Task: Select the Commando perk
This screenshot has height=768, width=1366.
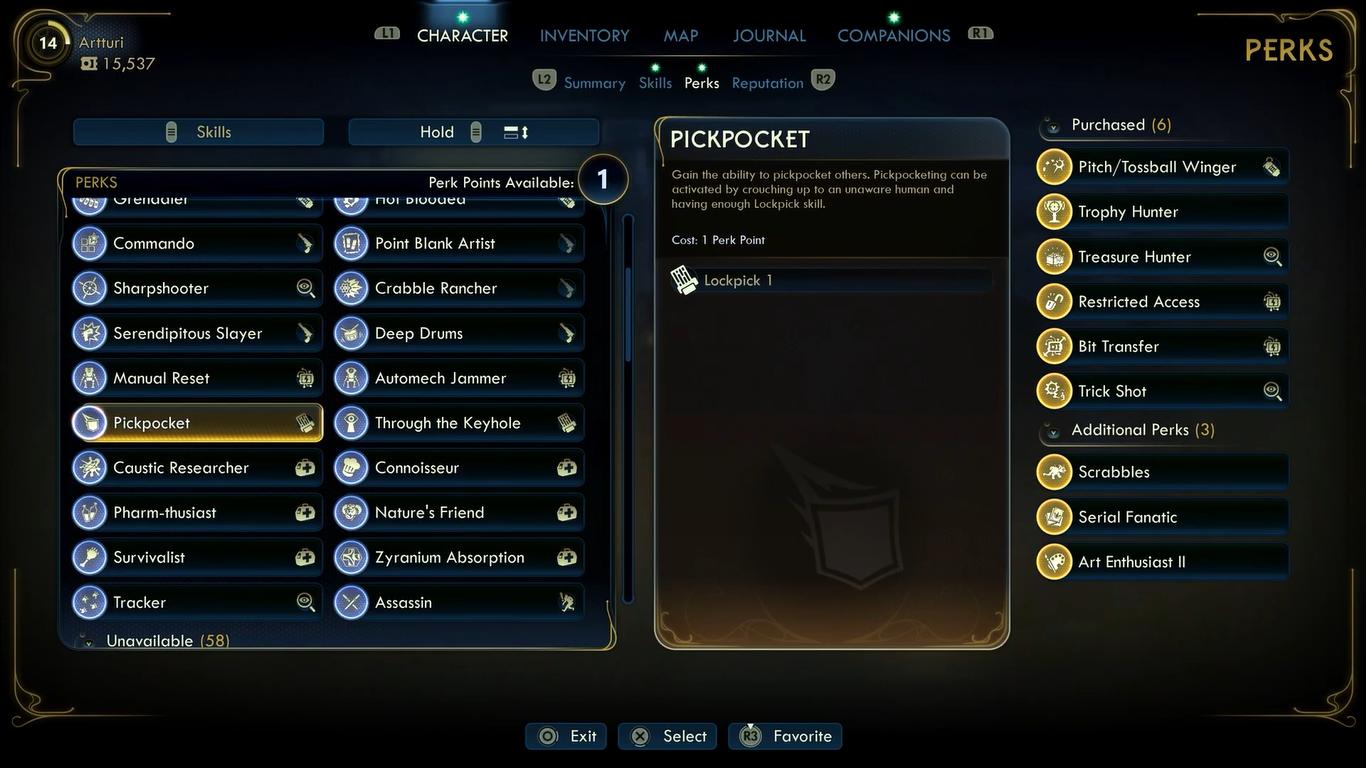Action: click(x=197, y=243)
